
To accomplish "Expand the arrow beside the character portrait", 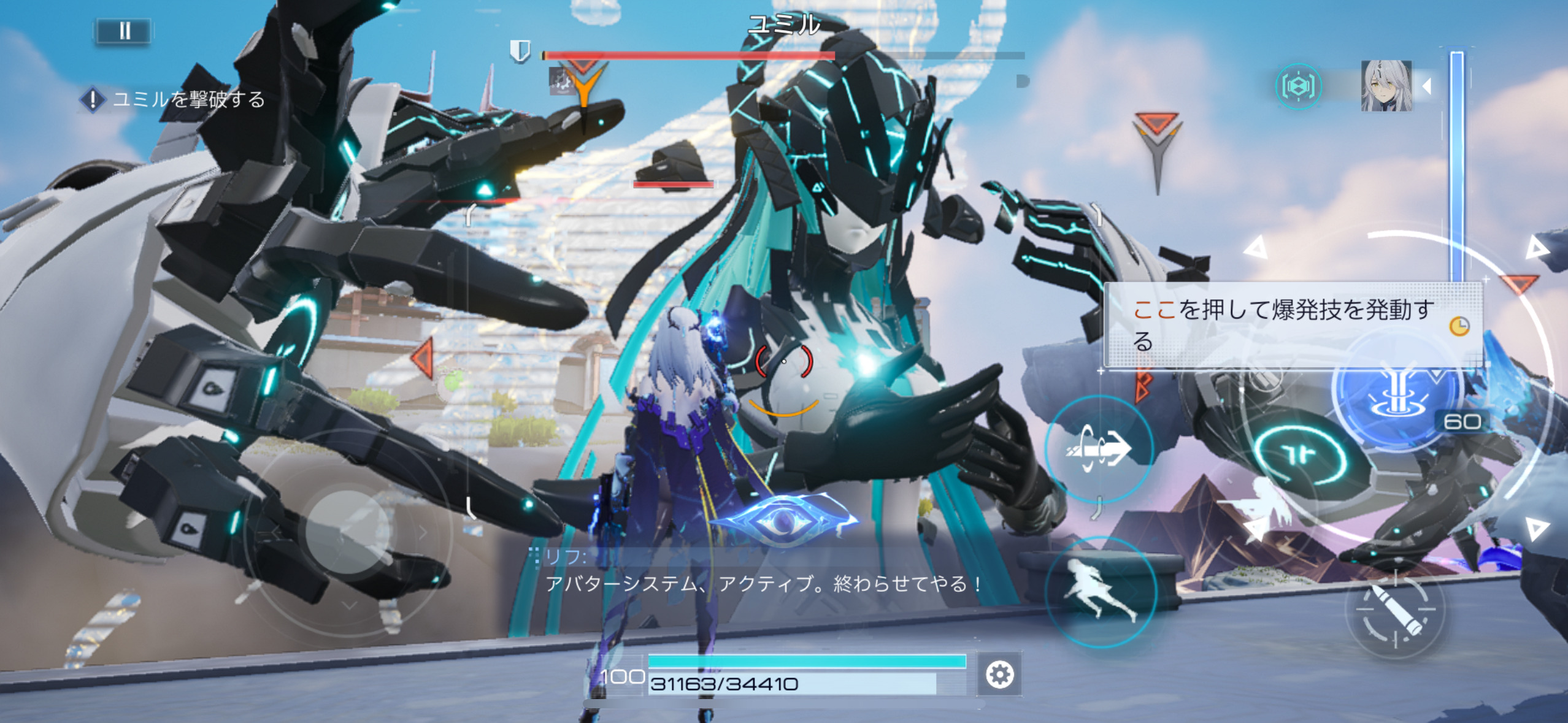I will [1428, 86].
